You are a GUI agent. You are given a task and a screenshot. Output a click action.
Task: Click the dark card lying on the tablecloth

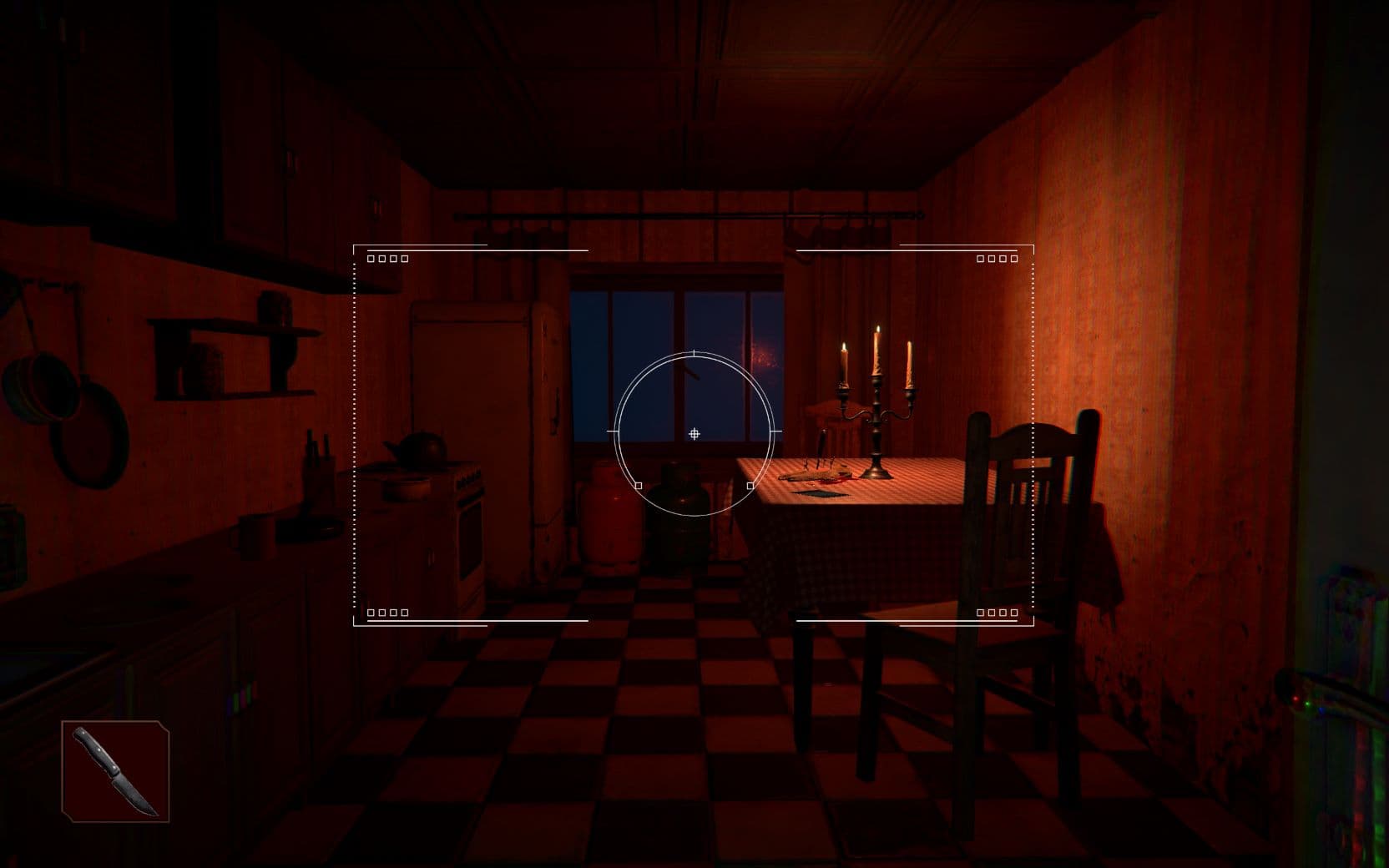point(818,494)
